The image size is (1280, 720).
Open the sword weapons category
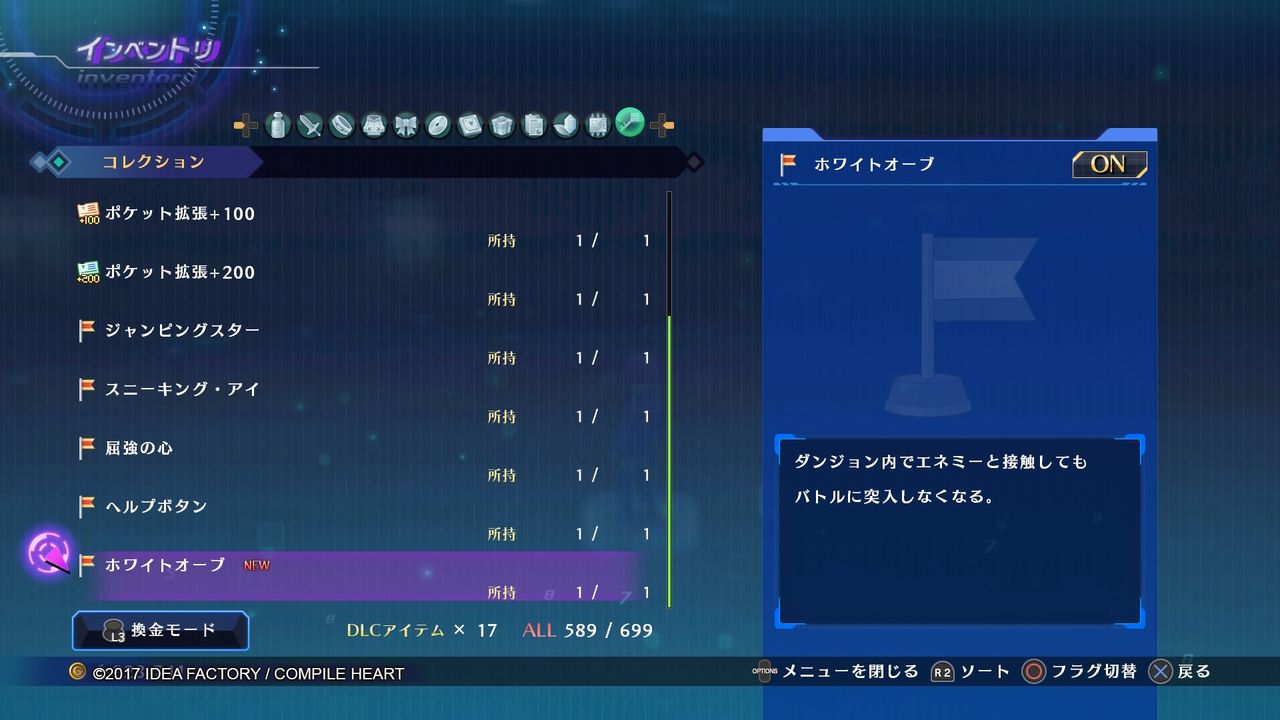point(309,125)
